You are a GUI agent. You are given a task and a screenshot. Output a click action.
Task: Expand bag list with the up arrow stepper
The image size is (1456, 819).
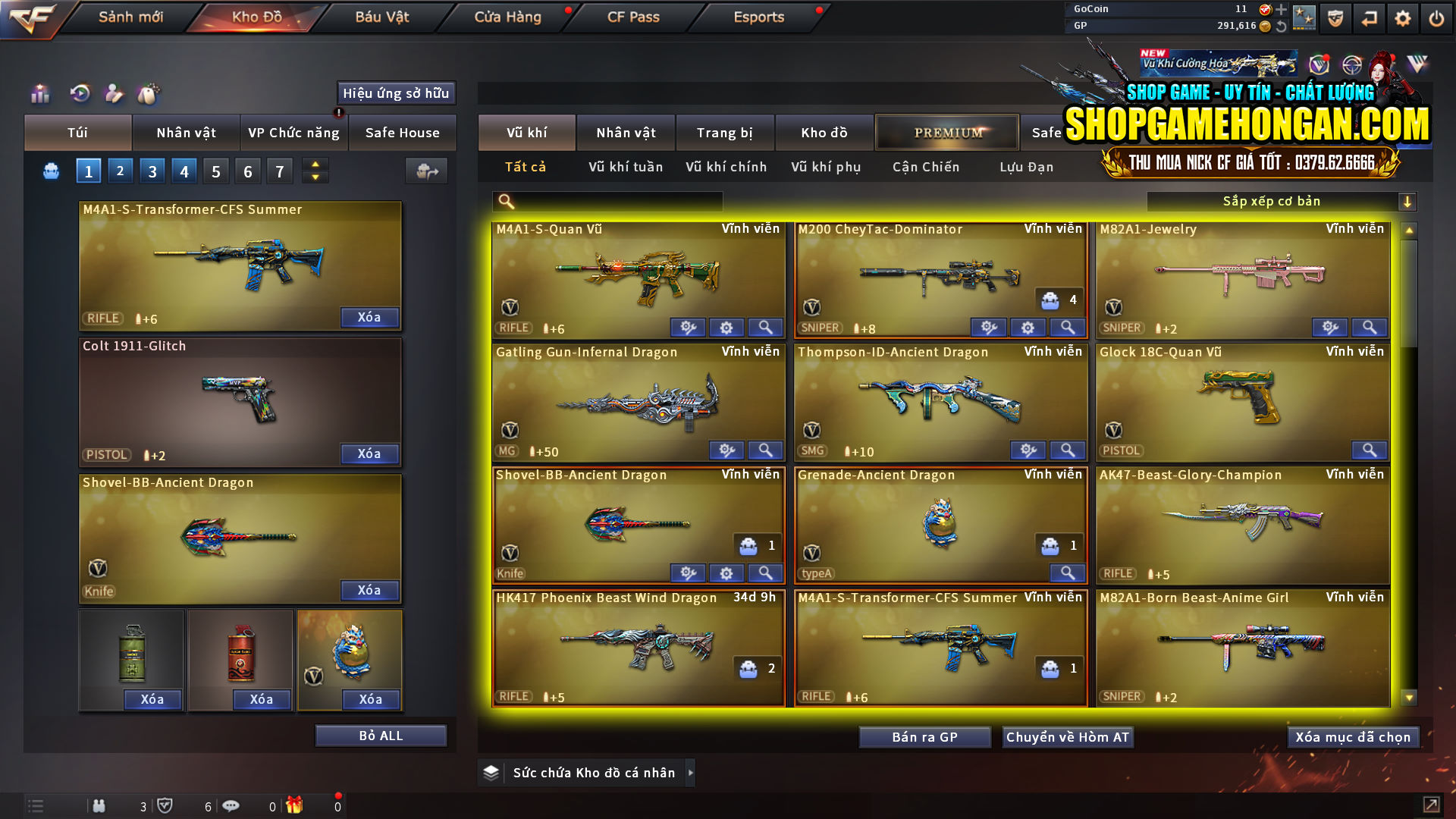coord(315,165)
